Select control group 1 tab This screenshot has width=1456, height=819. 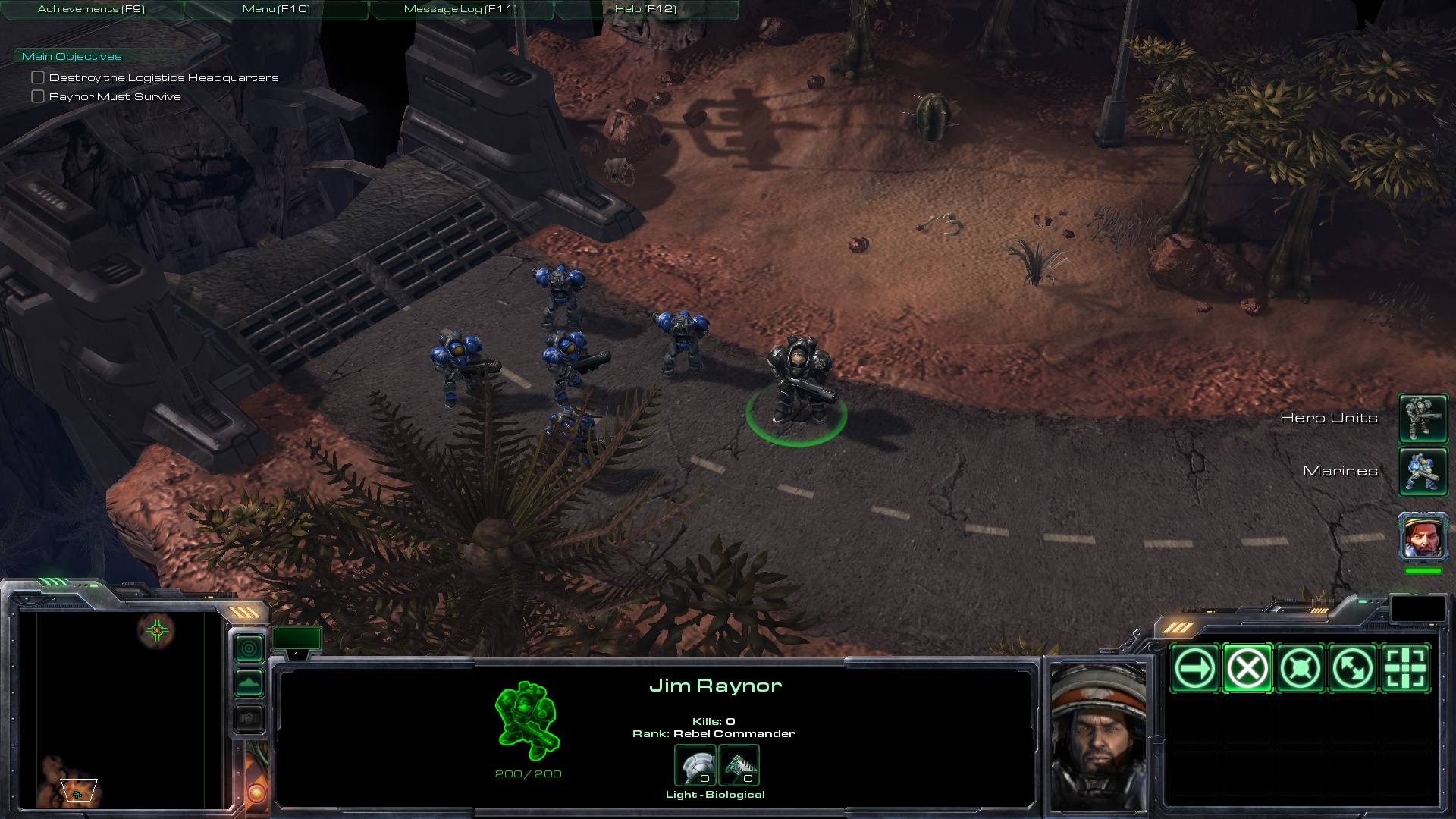(297, 643)
